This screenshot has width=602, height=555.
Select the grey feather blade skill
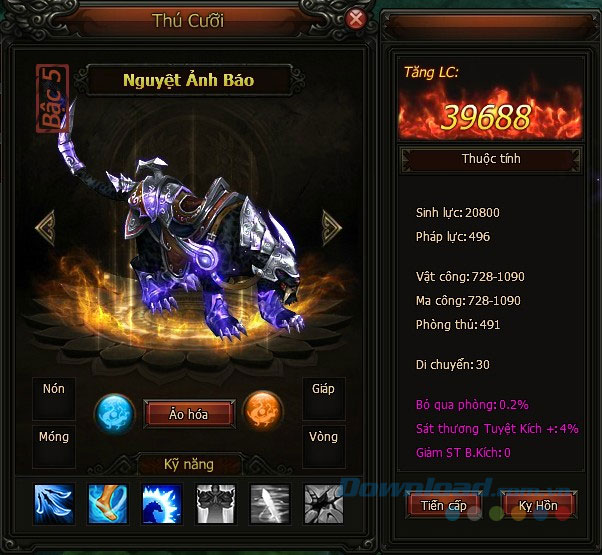tap(269, 504)
